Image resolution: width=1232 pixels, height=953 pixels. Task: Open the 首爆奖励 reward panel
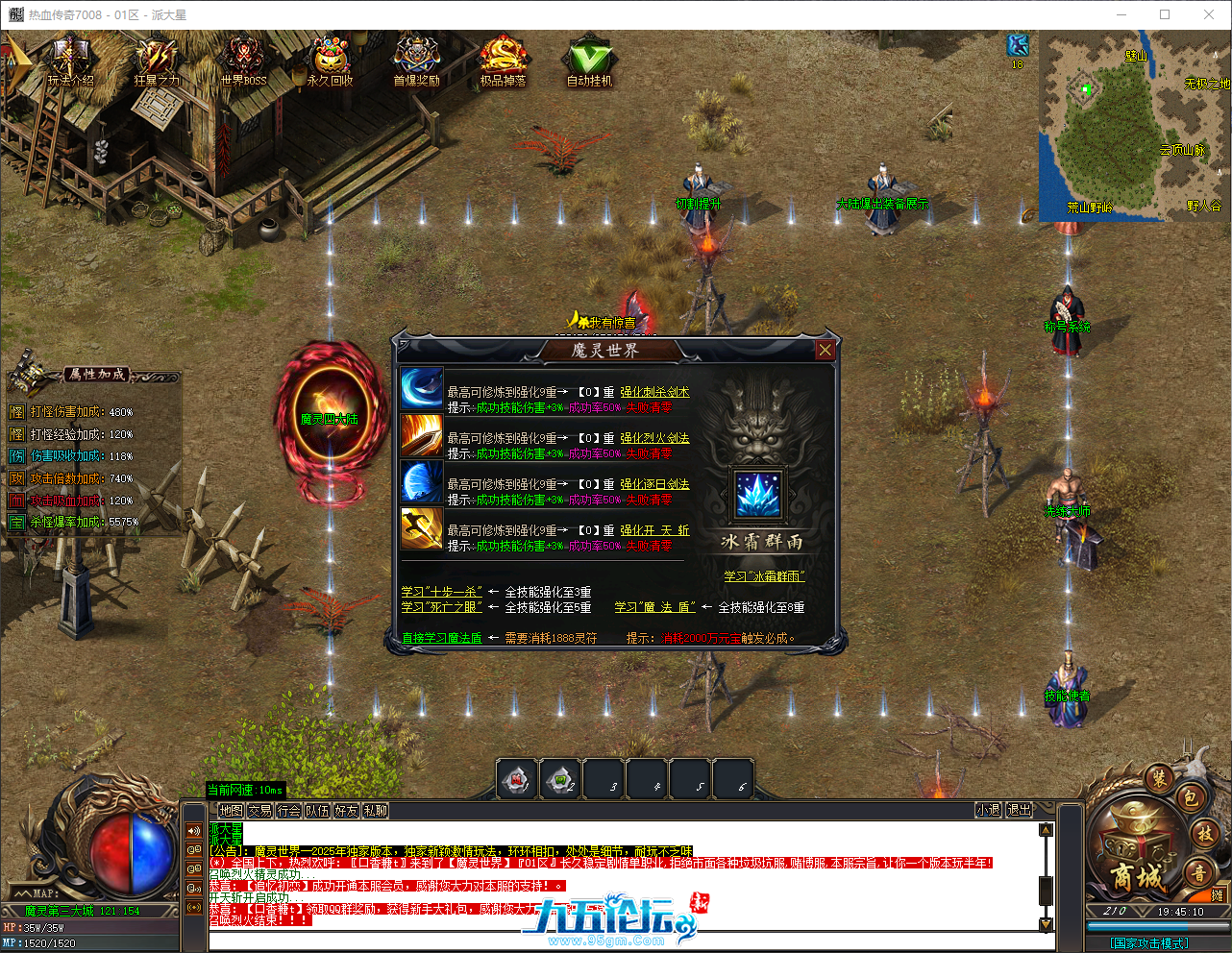(416, 58)
